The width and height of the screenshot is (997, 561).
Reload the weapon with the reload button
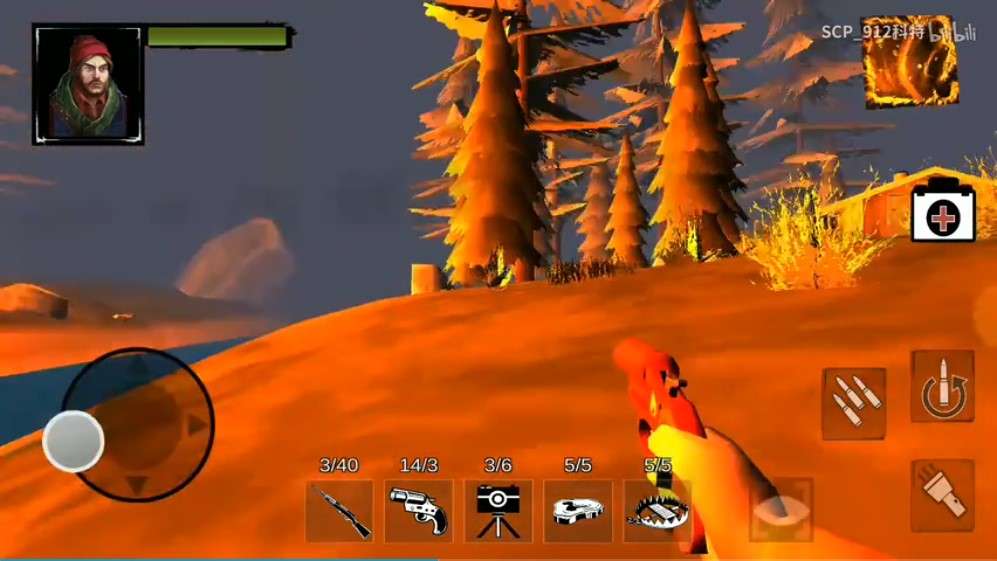point(942,387)
